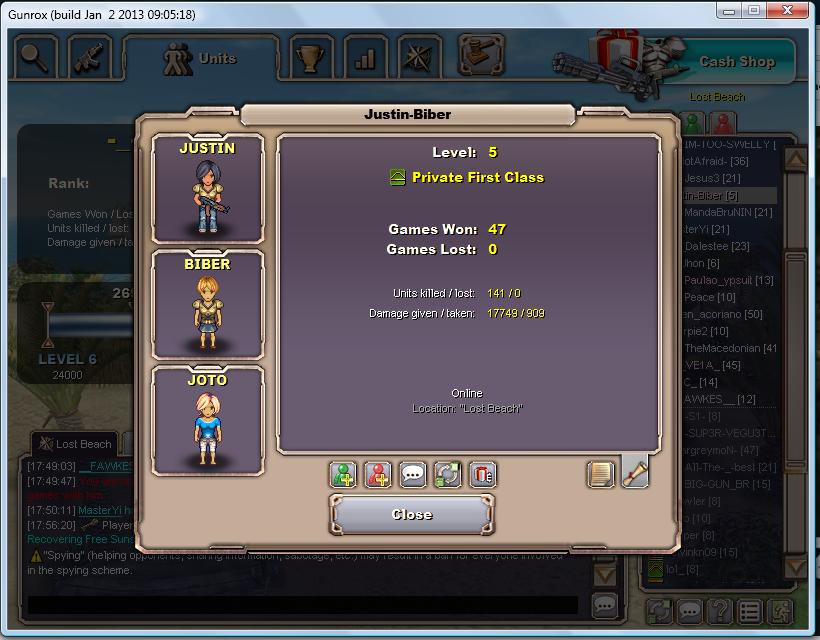Open the gavel auction button
The image size is (820, 640).
pos(482,52)
